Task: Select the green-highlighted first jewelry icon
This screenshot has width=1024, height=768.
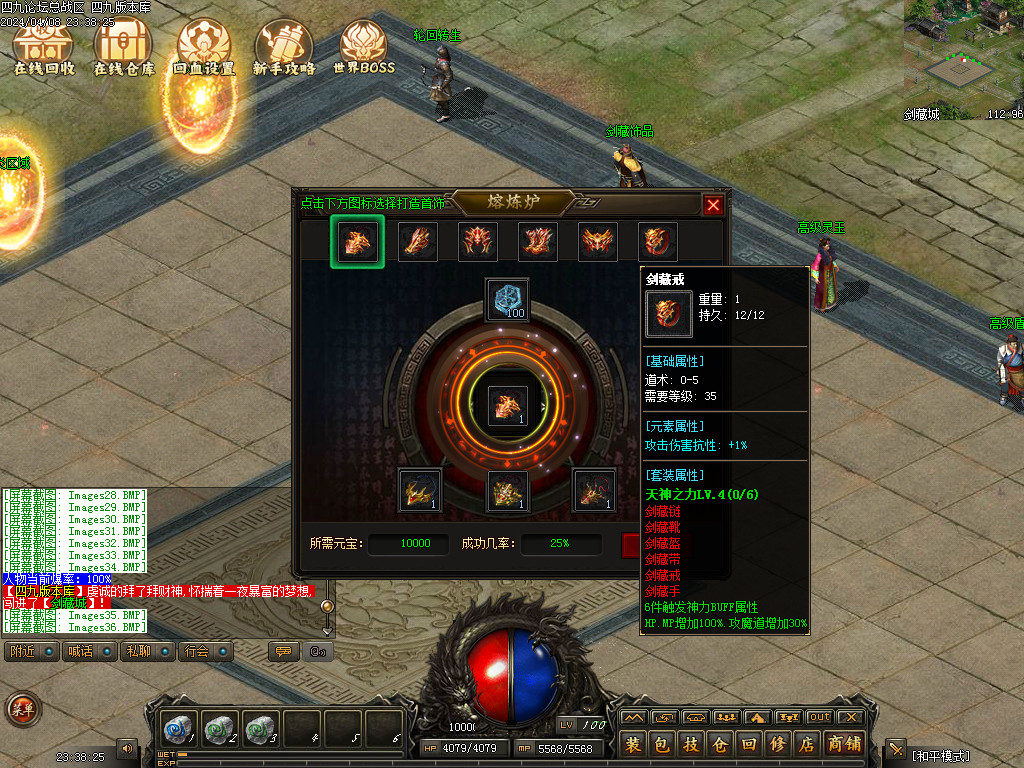Action: point(357,241)
